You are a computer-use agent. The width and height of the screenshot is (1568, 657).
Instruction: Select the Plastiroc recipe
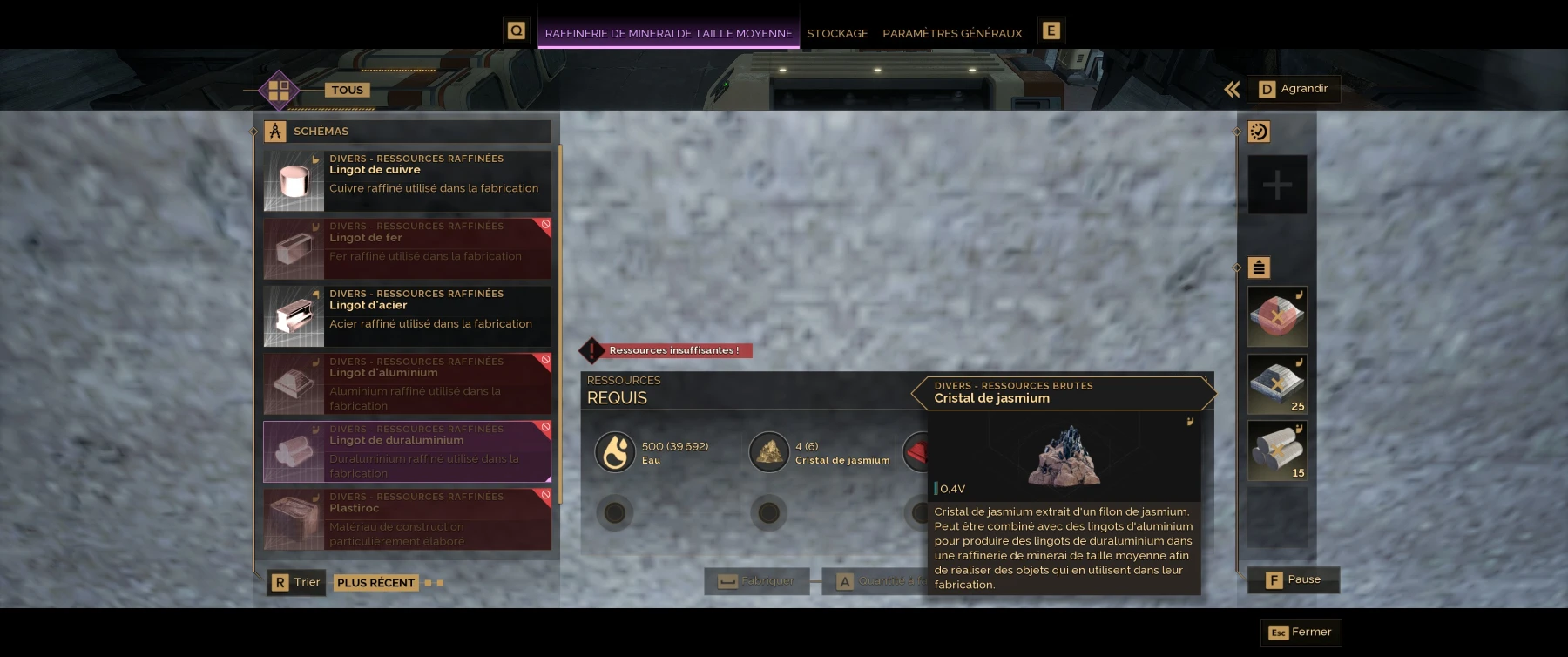tap(408, 519)
